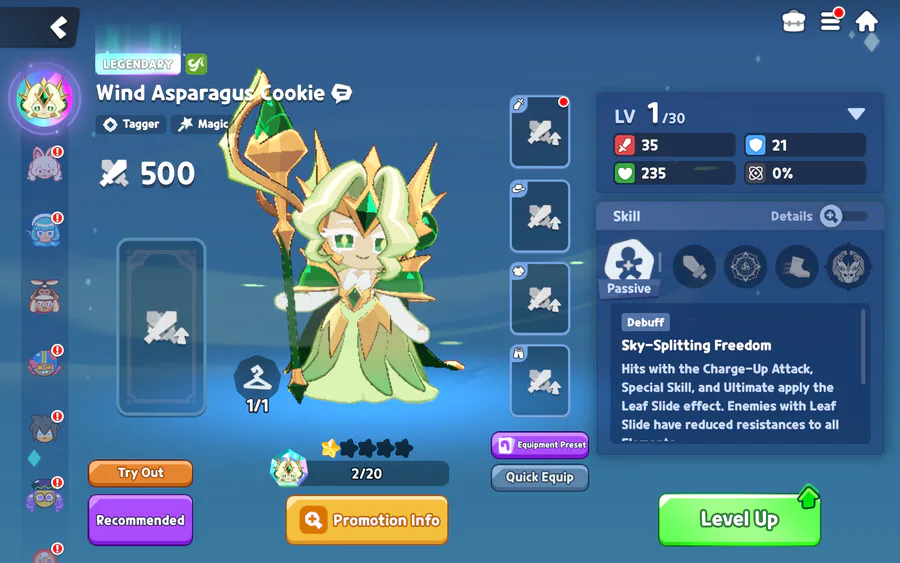Image resolution: width=900 pixels, height=563 pixels.
Task: Select the empty weapon equipment slot with red dot
Action: coord(540,132)
